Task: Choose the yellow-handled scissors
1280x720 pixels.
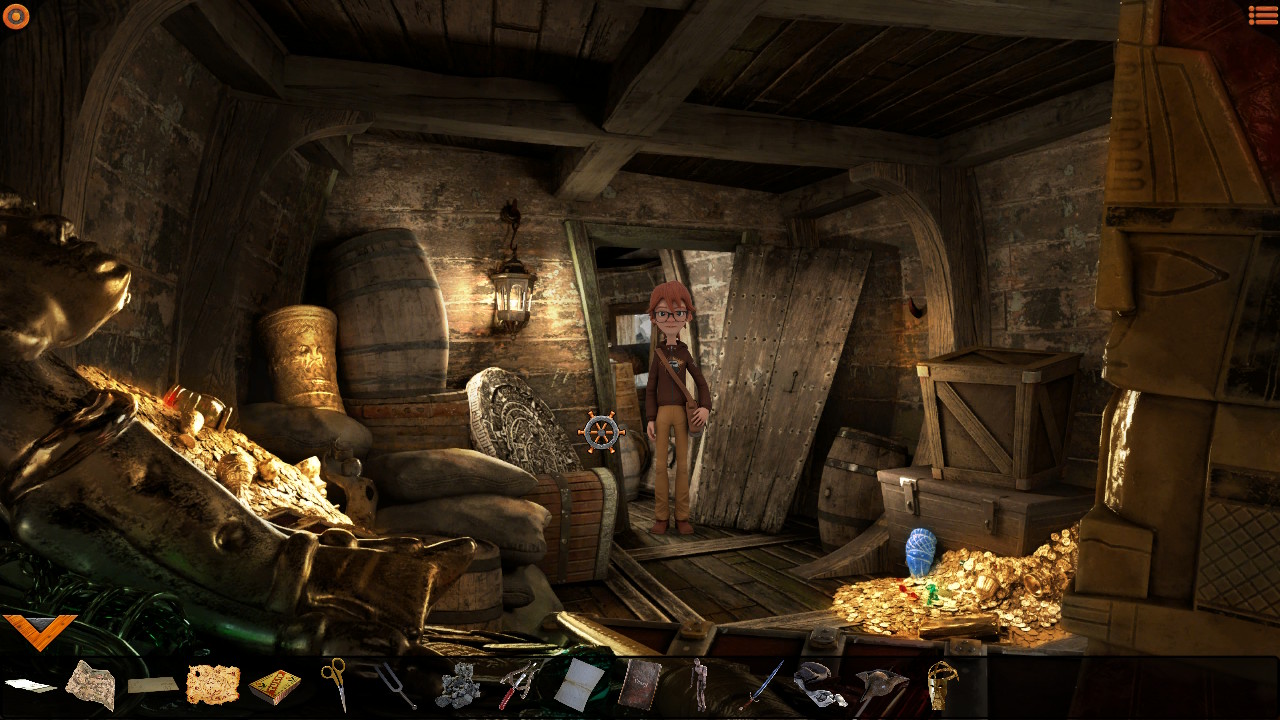Action: pos(335,682)
